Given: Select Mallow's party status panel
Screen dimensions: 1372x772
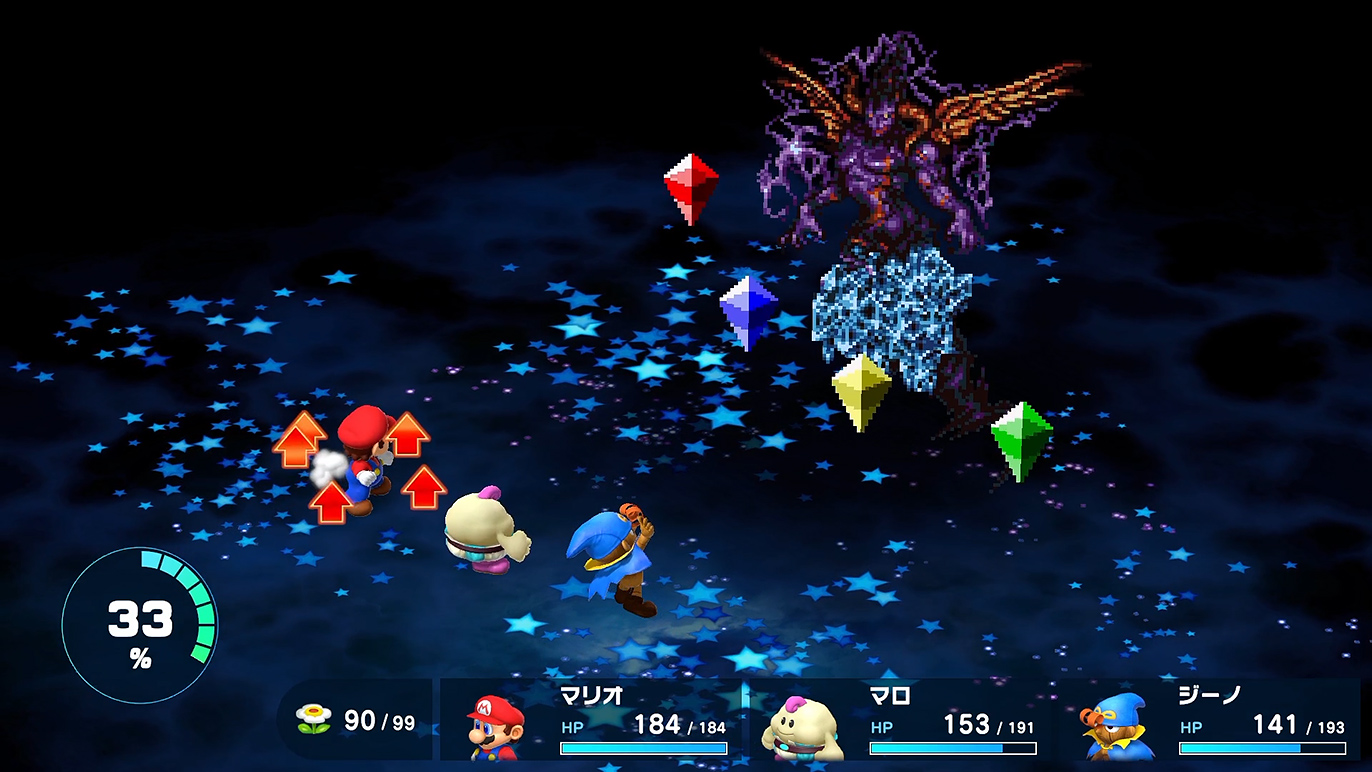Looking at the screenshot, I should click(903, 720).
